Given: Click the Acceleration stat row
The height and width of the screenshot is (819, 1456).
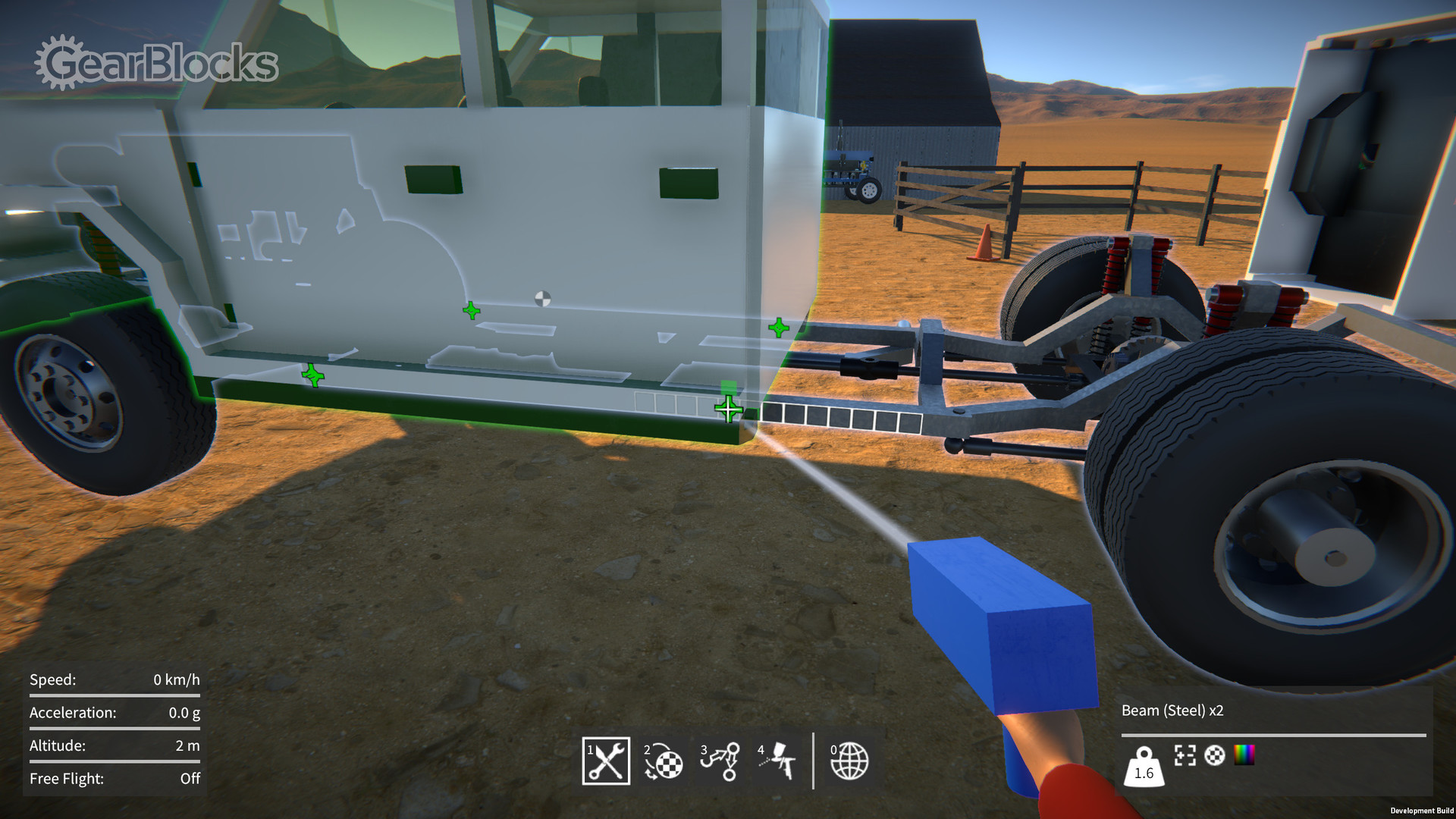Looking at the screenshot, I should 114,713.
